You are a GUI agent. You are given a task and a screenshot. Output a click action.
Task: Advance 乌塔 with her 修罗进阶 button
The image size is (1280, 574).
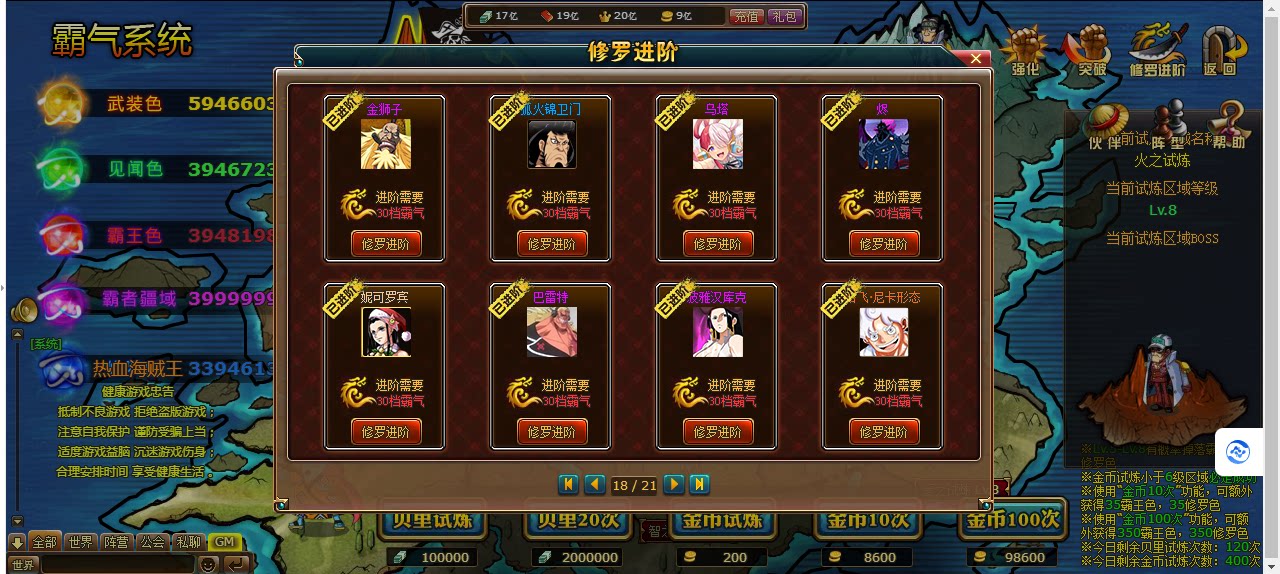click(x=718, y=244)
